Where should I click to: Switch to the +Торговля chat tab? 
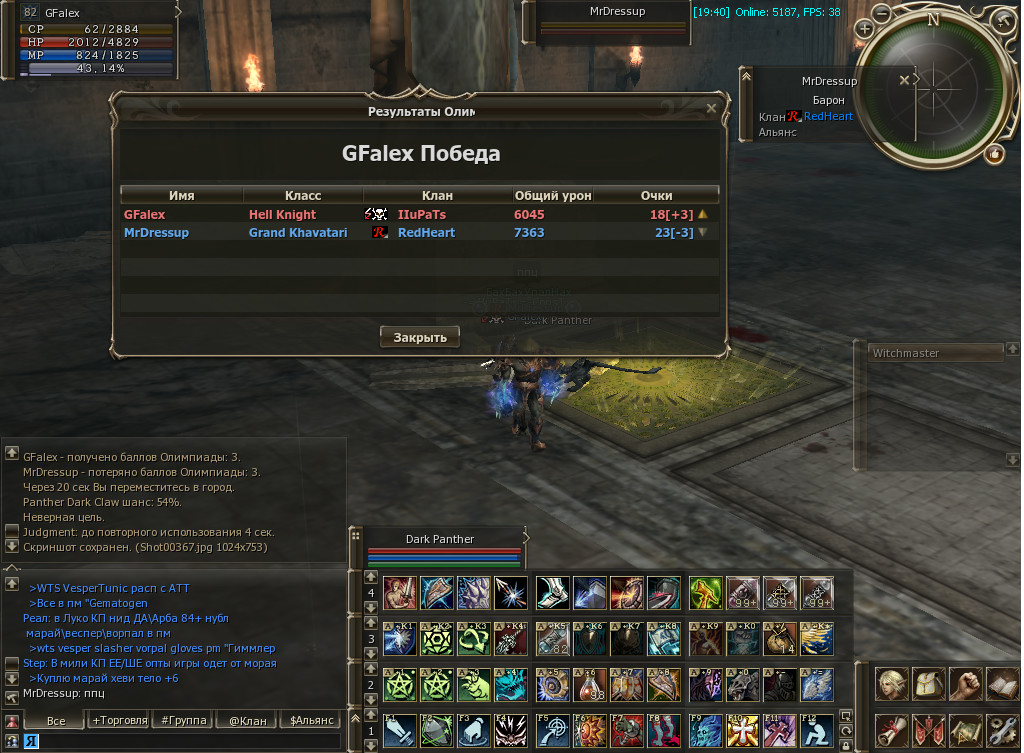tap(119, 720)
